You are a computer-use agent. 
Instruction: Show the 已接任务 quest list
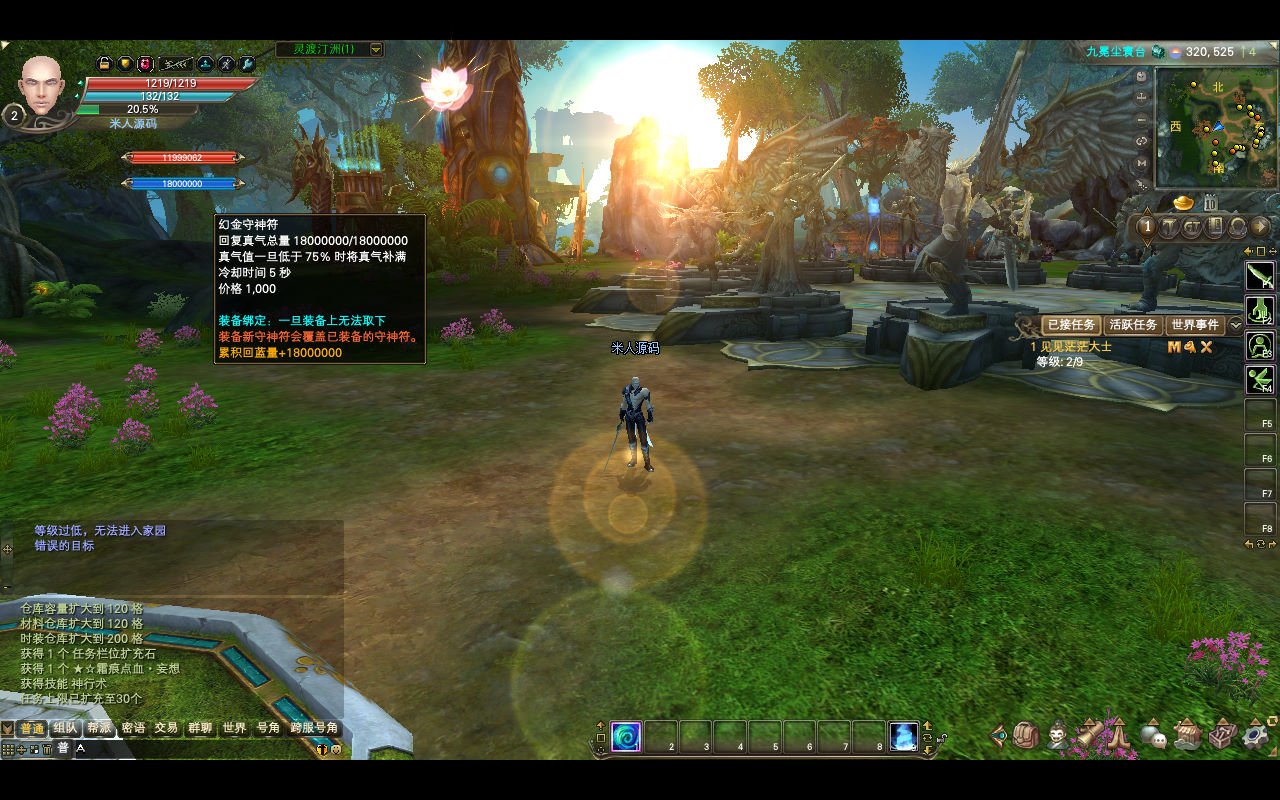1071,325
